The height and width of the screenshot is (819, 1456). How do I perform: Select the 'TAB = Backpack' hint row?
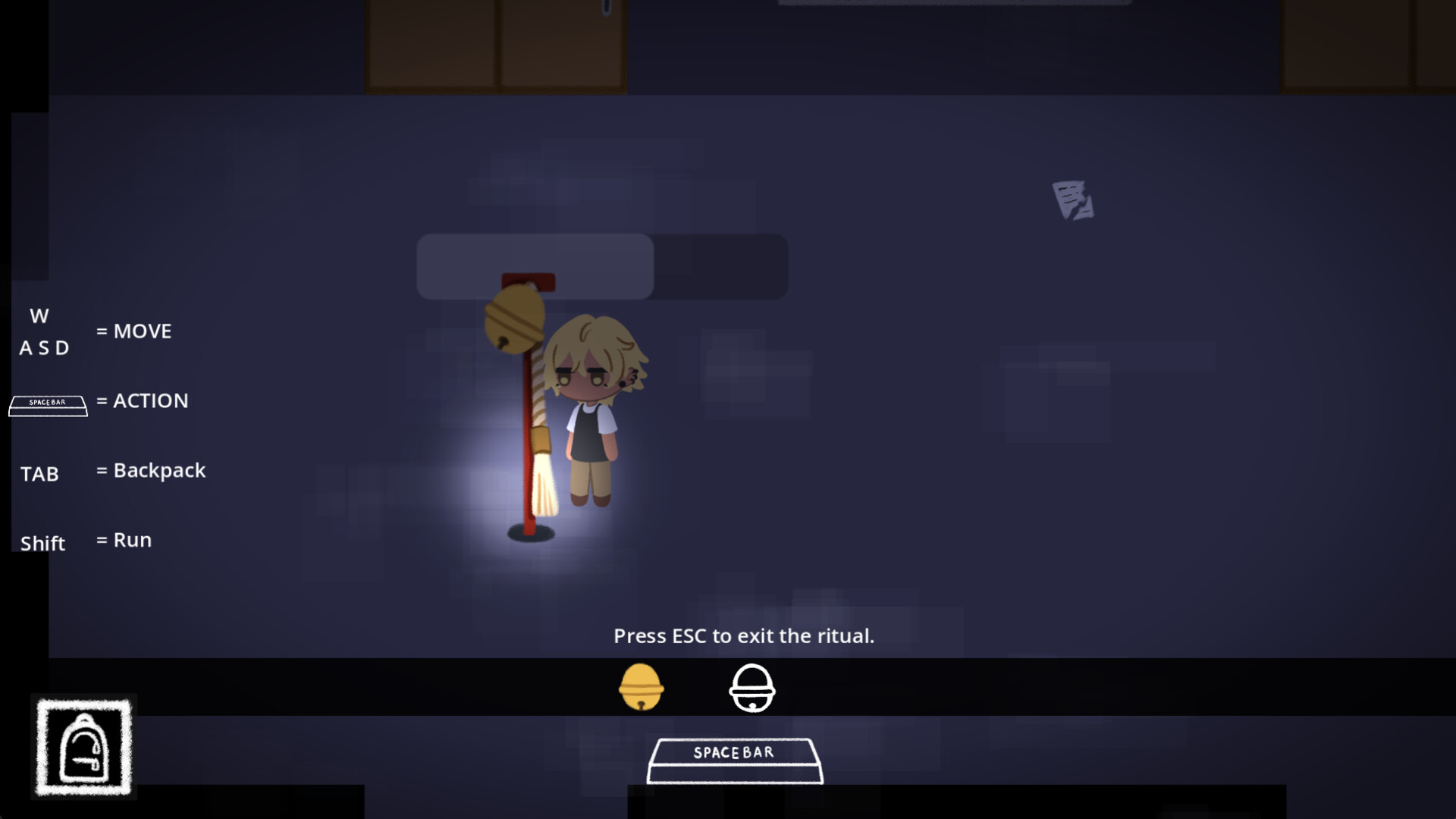114,472
